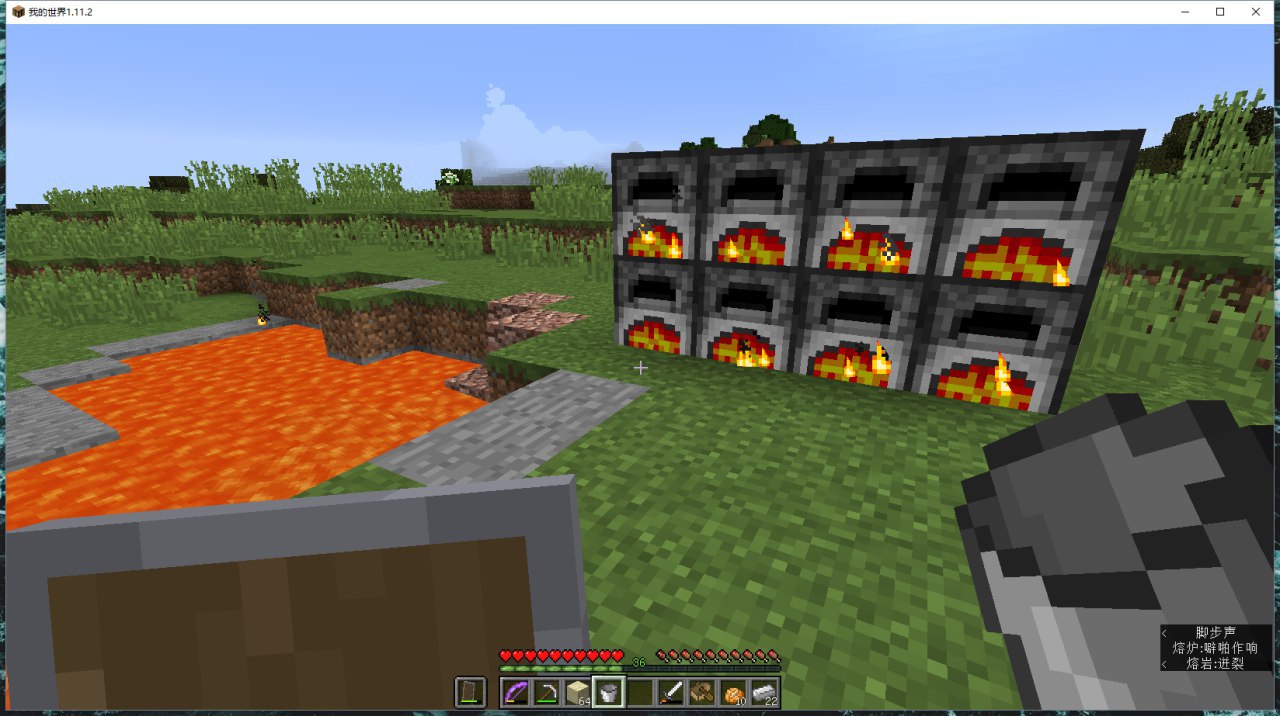This screenshot has width=1280, height=716.
Task: Pick the orange food stack of 10
Action: click(733, 692)
